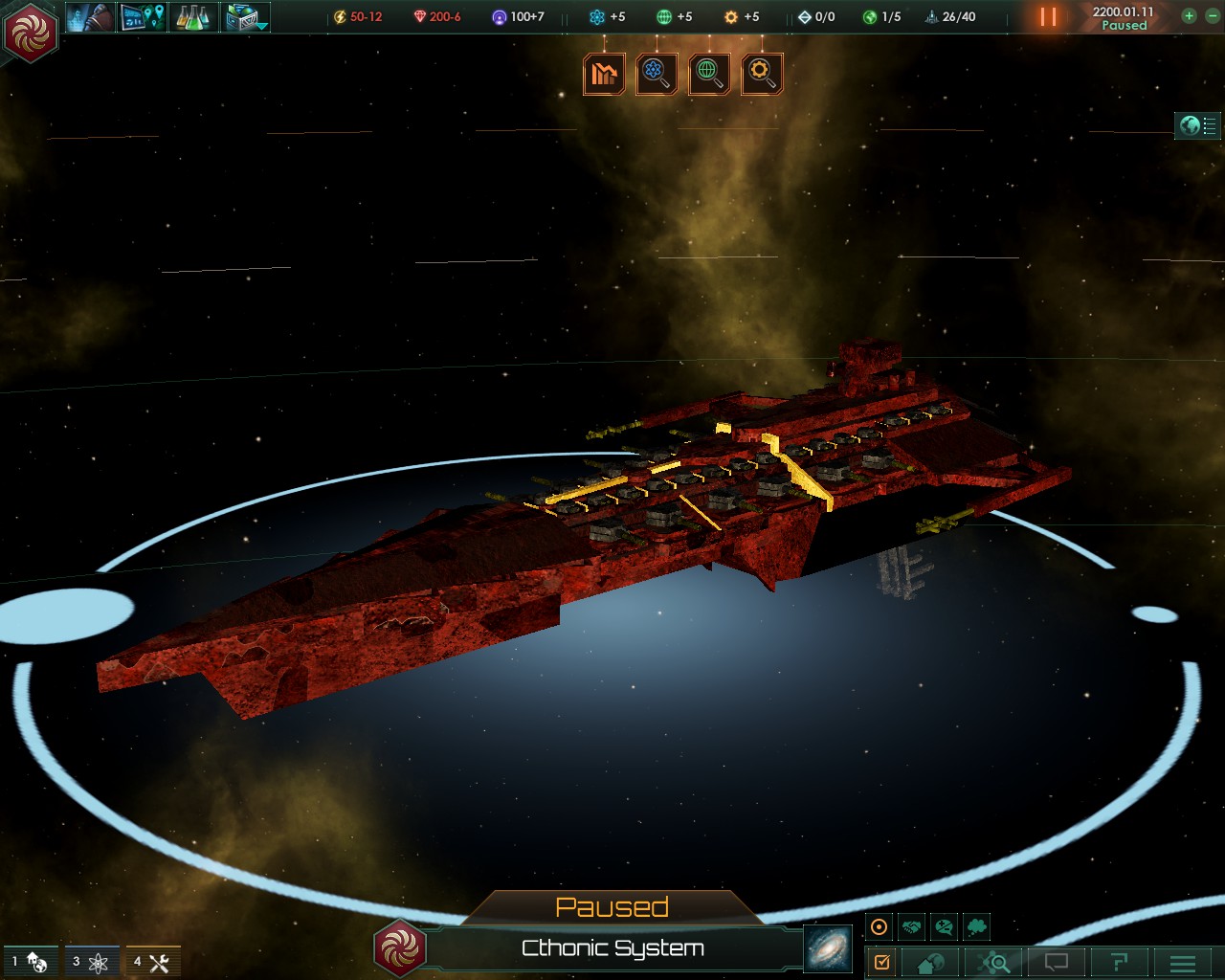Image resolution: width=1225 pixels, height=980 pixels.
Task: Click the Cthonic System name bar
Action: pos(612,948)
